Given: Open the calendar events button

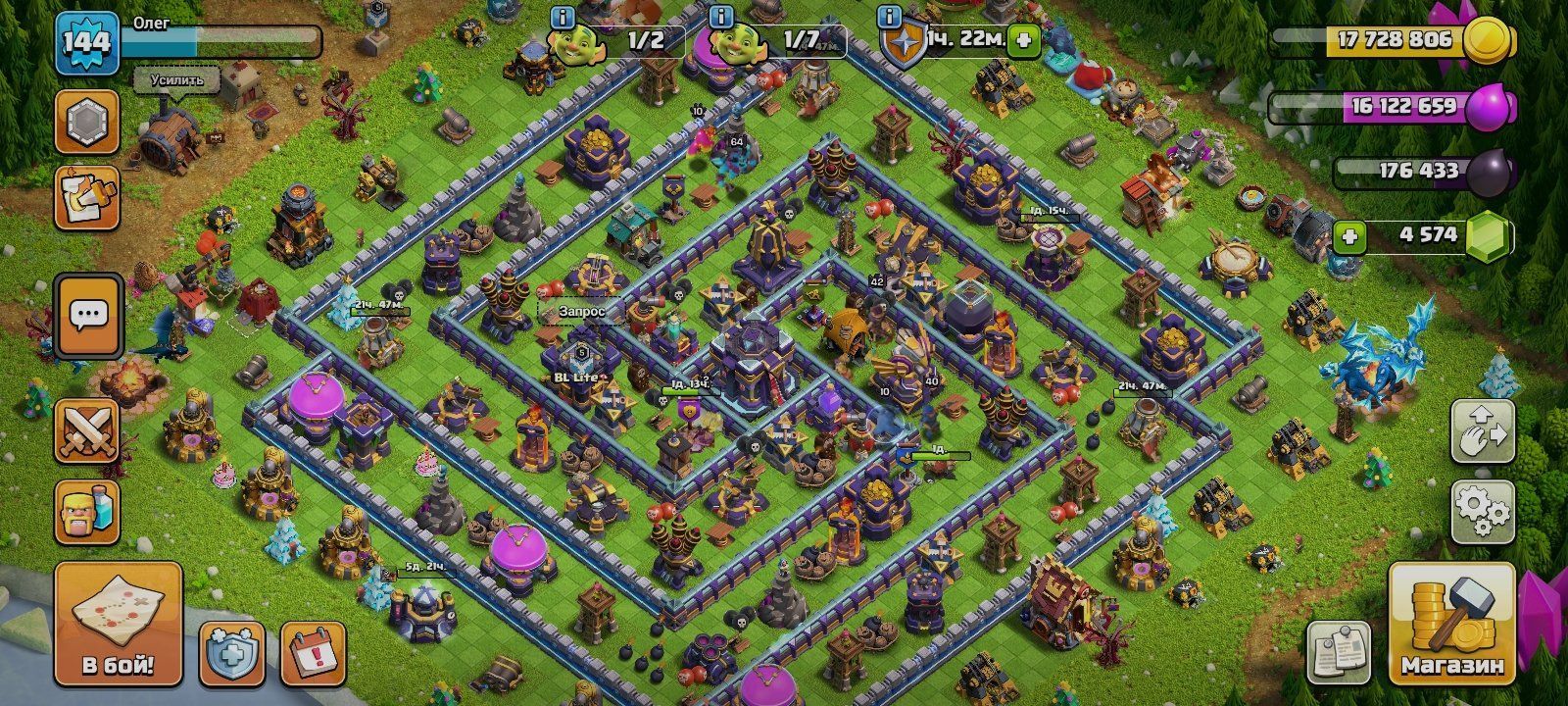Looking at the screenshot, I should click(x=313, y=652).
